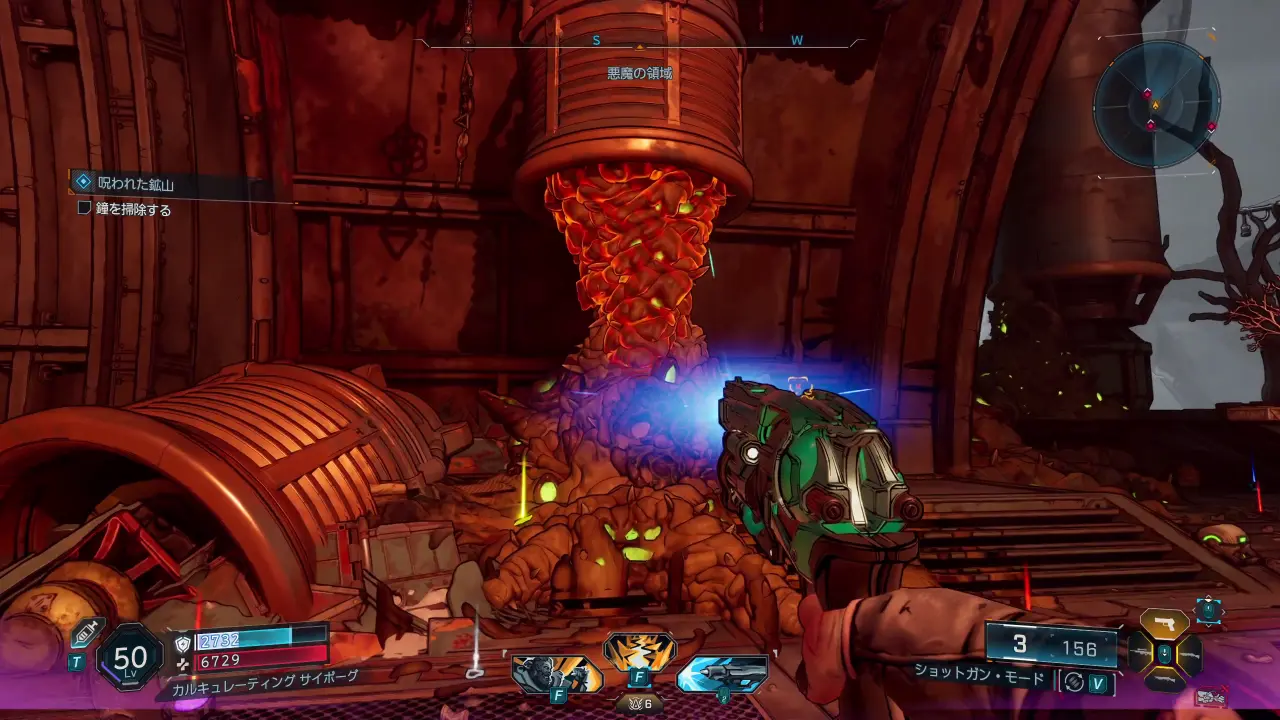Click the compass bar heading strip

point(640,43)
